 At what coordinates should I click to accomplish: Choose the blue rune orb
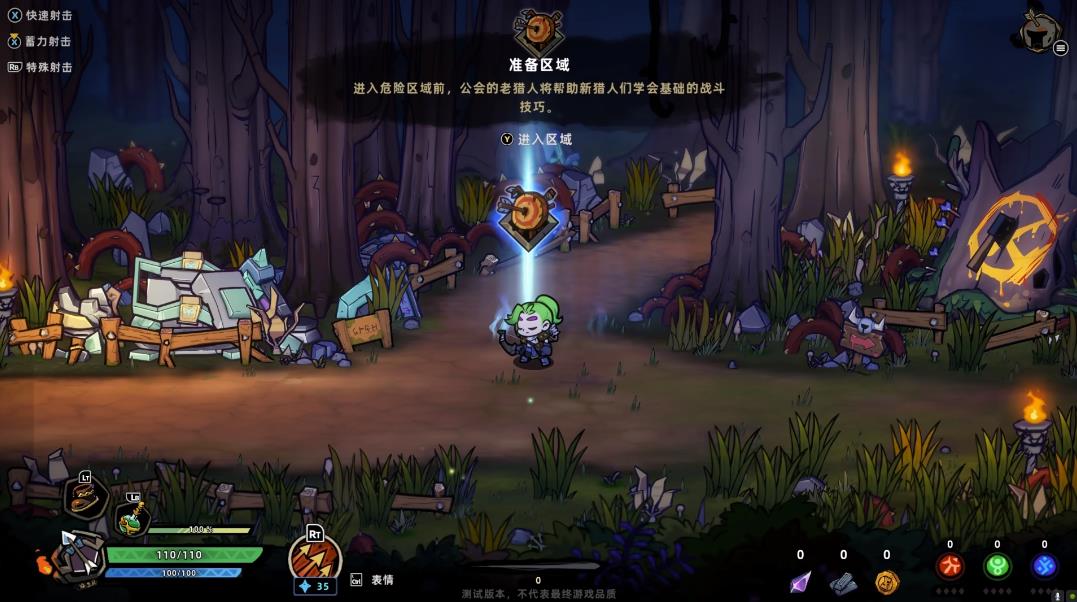point(1044,567)
